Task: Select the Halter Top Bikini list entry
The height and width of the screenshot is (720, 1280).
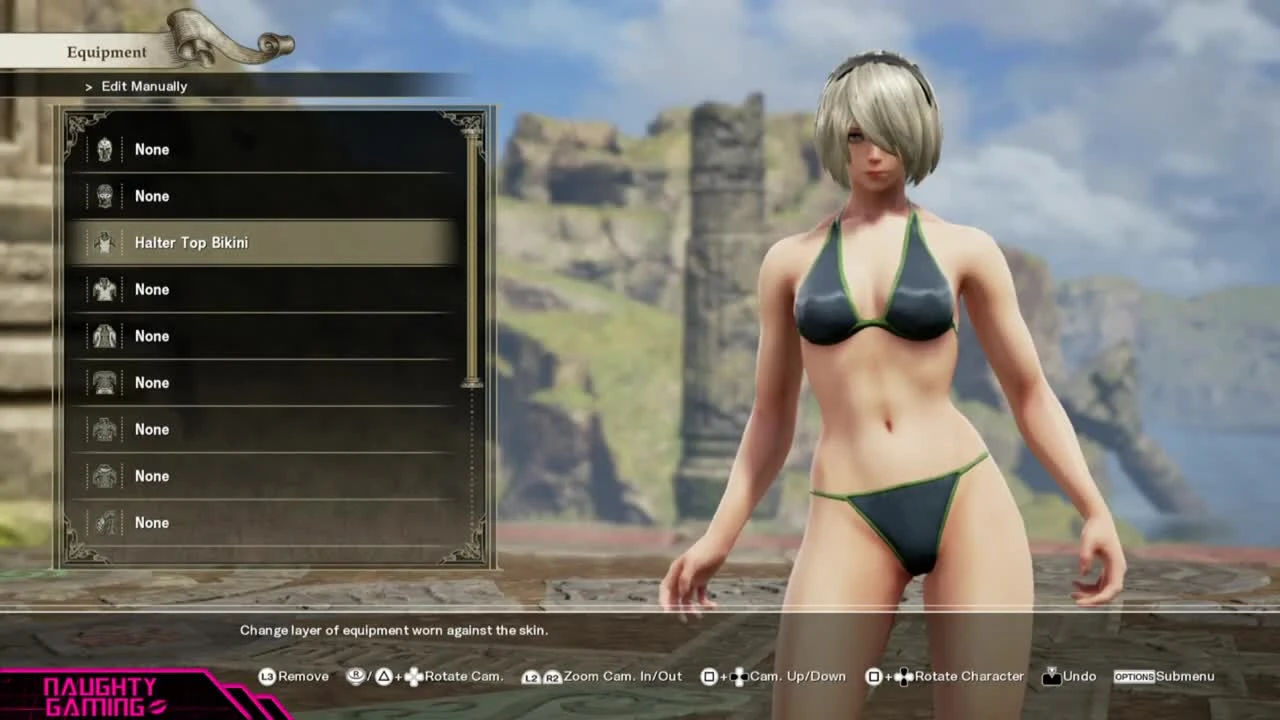Action: pos(191,242)
